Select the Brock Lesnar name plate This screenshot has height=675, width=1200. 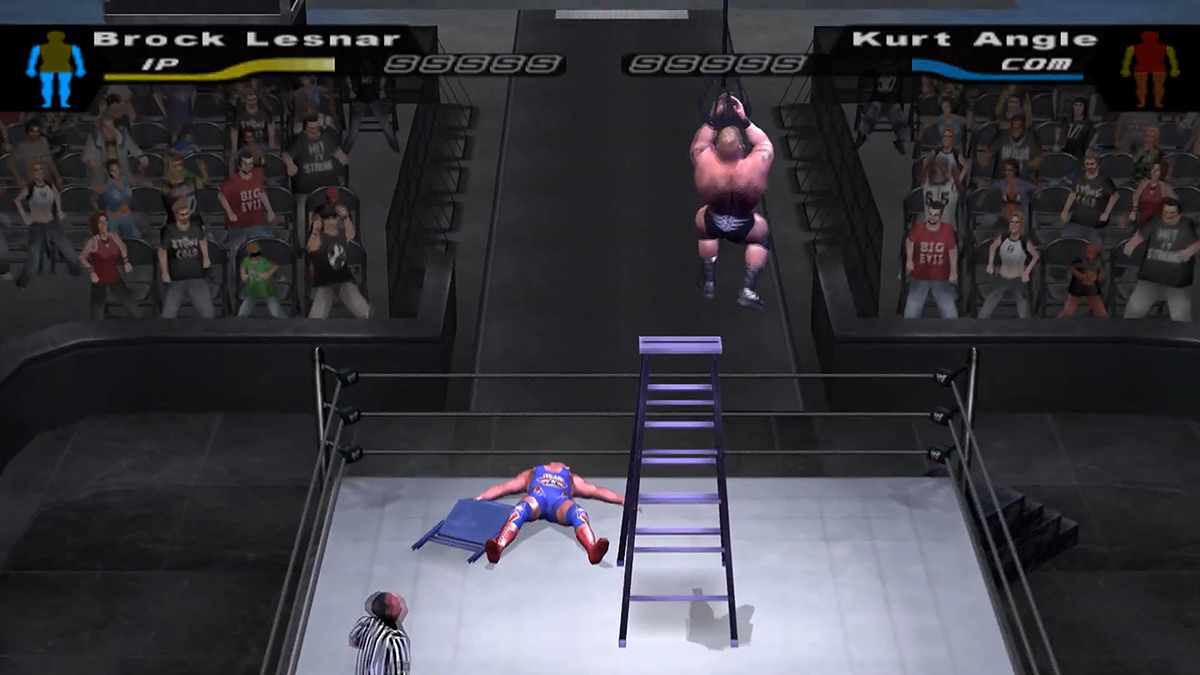click(246, 40)
